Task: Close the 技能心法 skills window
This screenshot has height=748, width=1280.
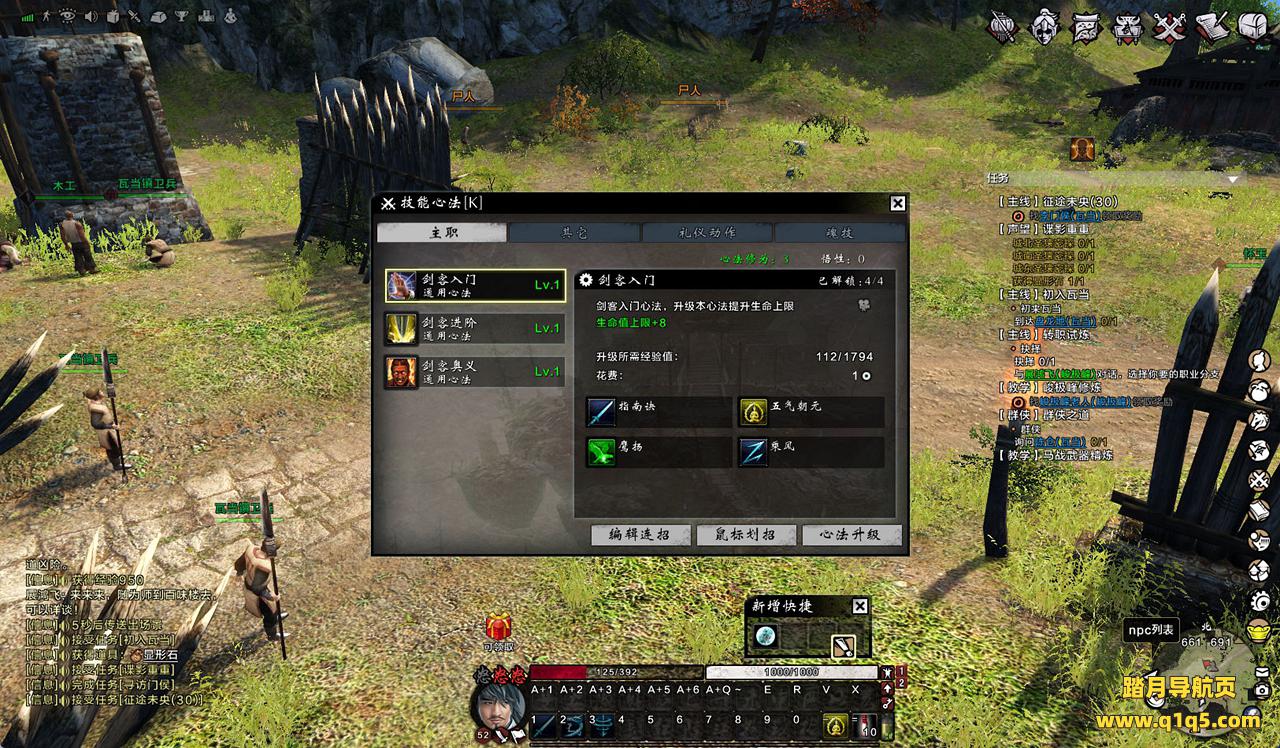Action: coord(897,203)
